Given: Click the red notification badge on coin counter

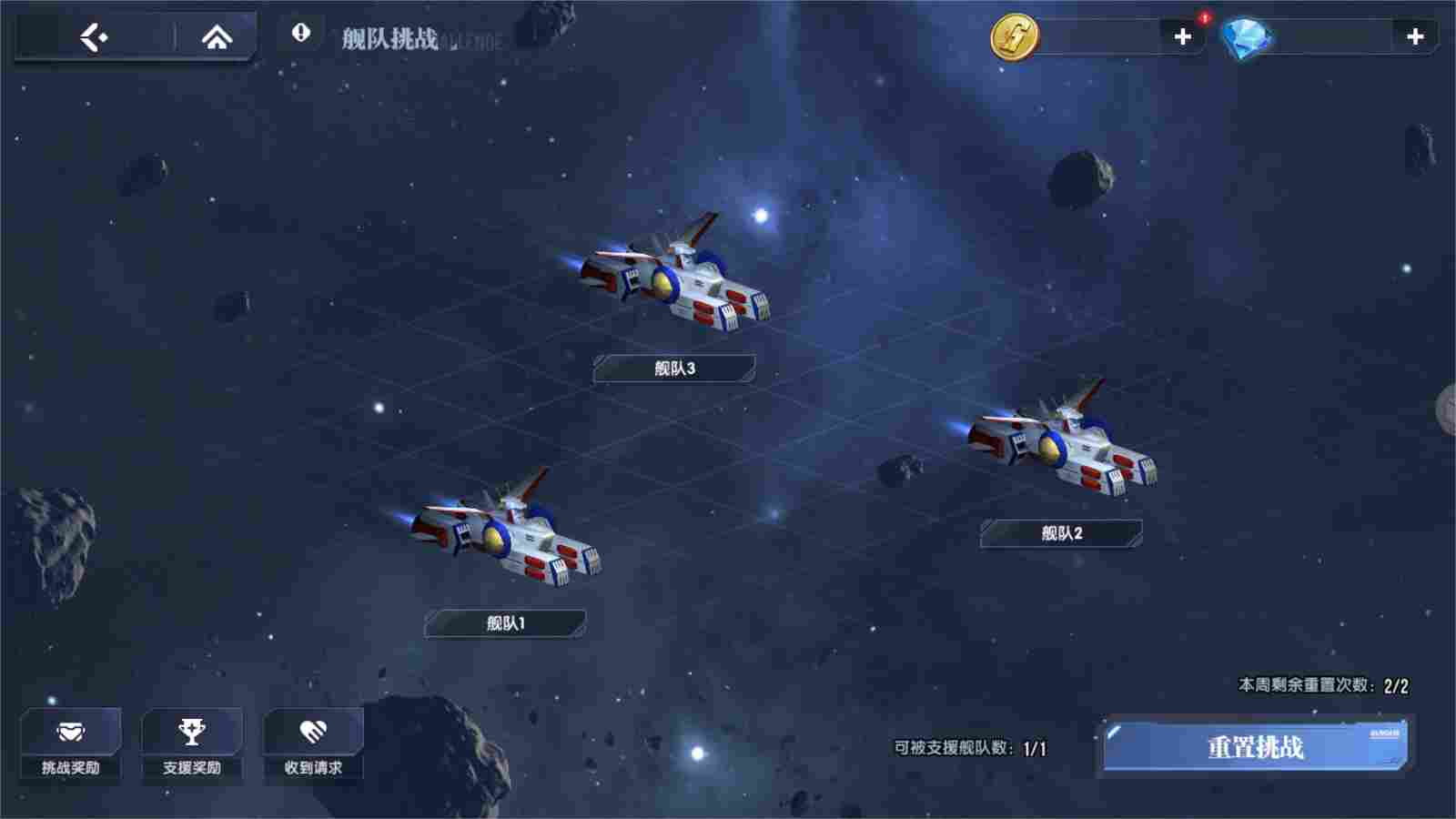Looking at the screenshot, I should point(1203,16).
